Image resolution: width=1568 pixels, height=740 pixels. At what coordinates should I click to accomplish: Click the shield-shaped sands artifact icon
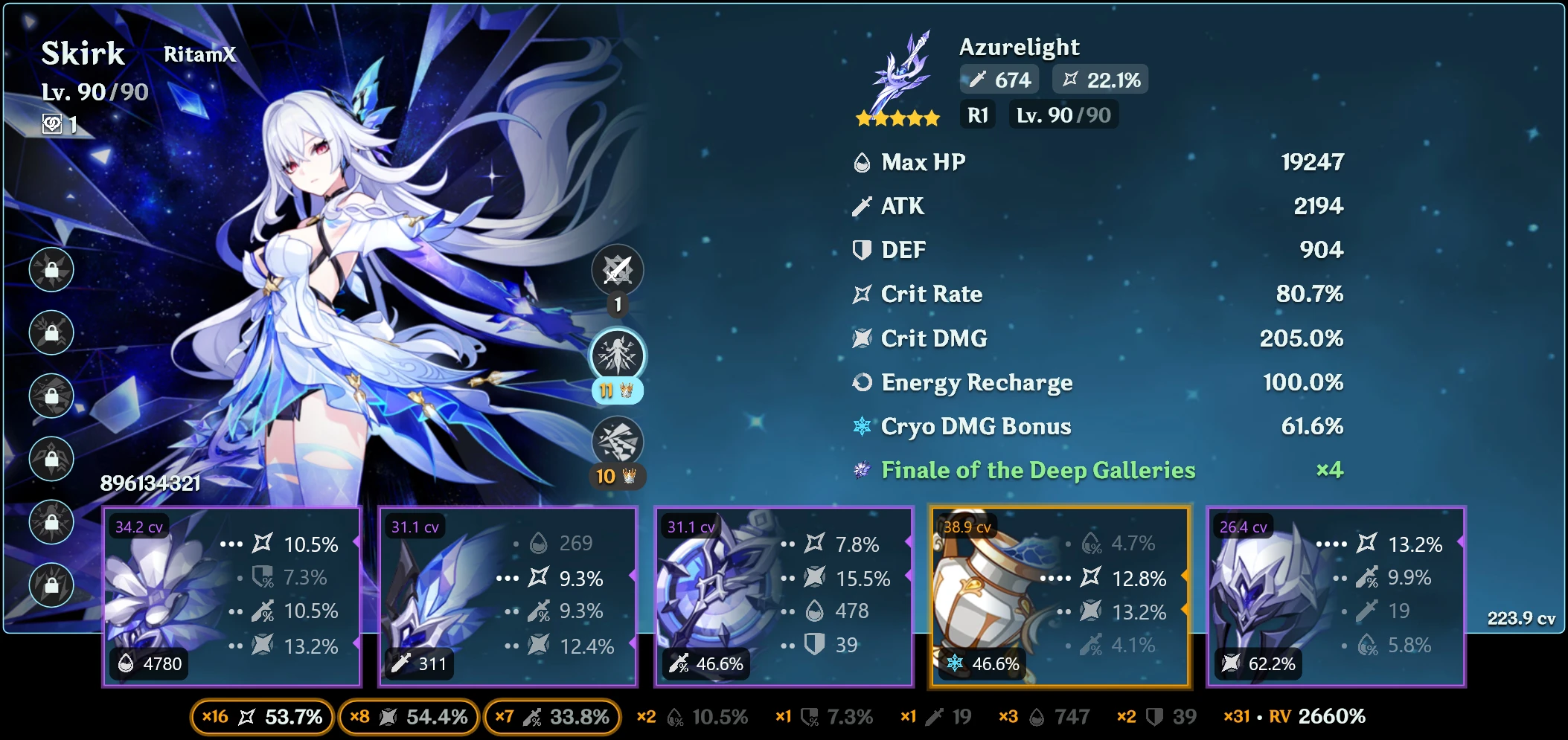tap(705, 595)
